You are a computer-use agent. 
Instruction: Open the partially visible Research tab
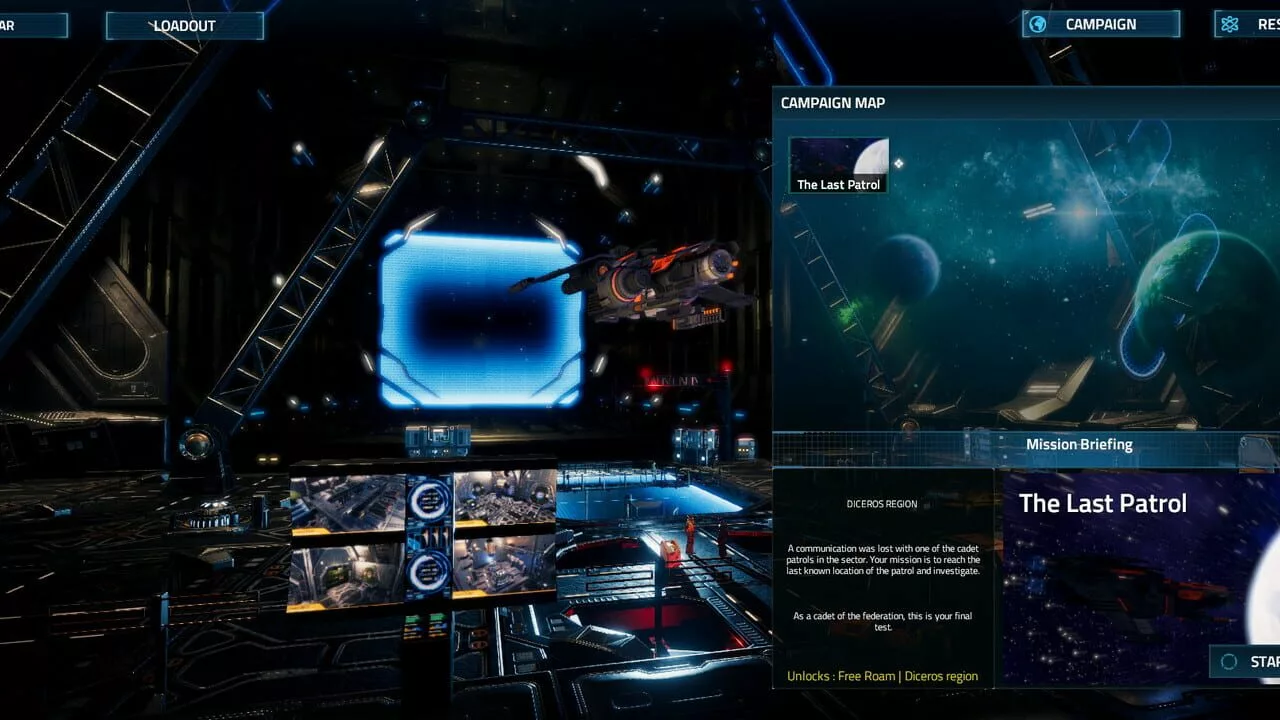point(1248,24)
